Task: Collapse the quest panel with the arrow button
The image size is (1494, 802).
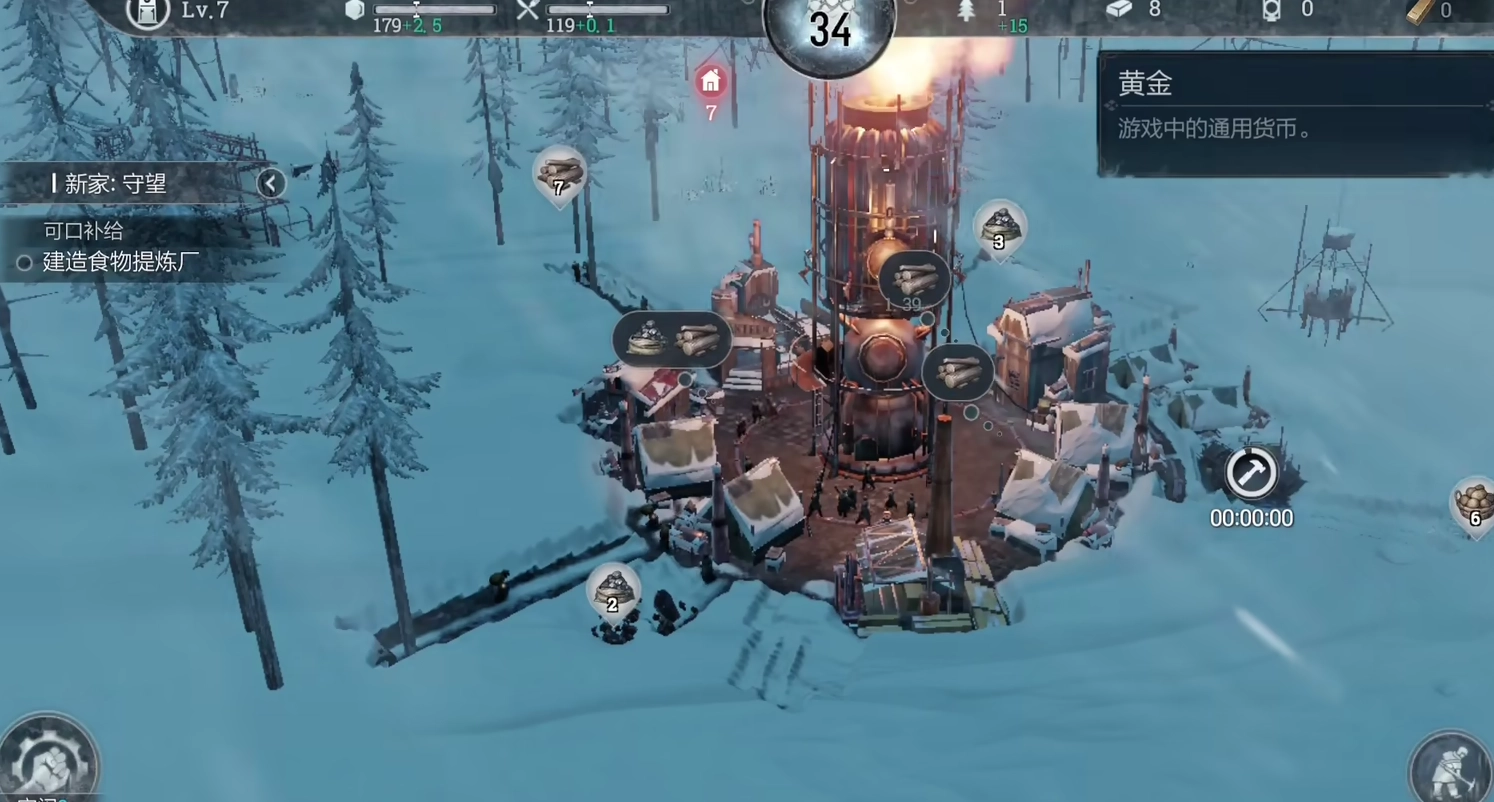Action: pyautogui.click(x=270, y=183)
